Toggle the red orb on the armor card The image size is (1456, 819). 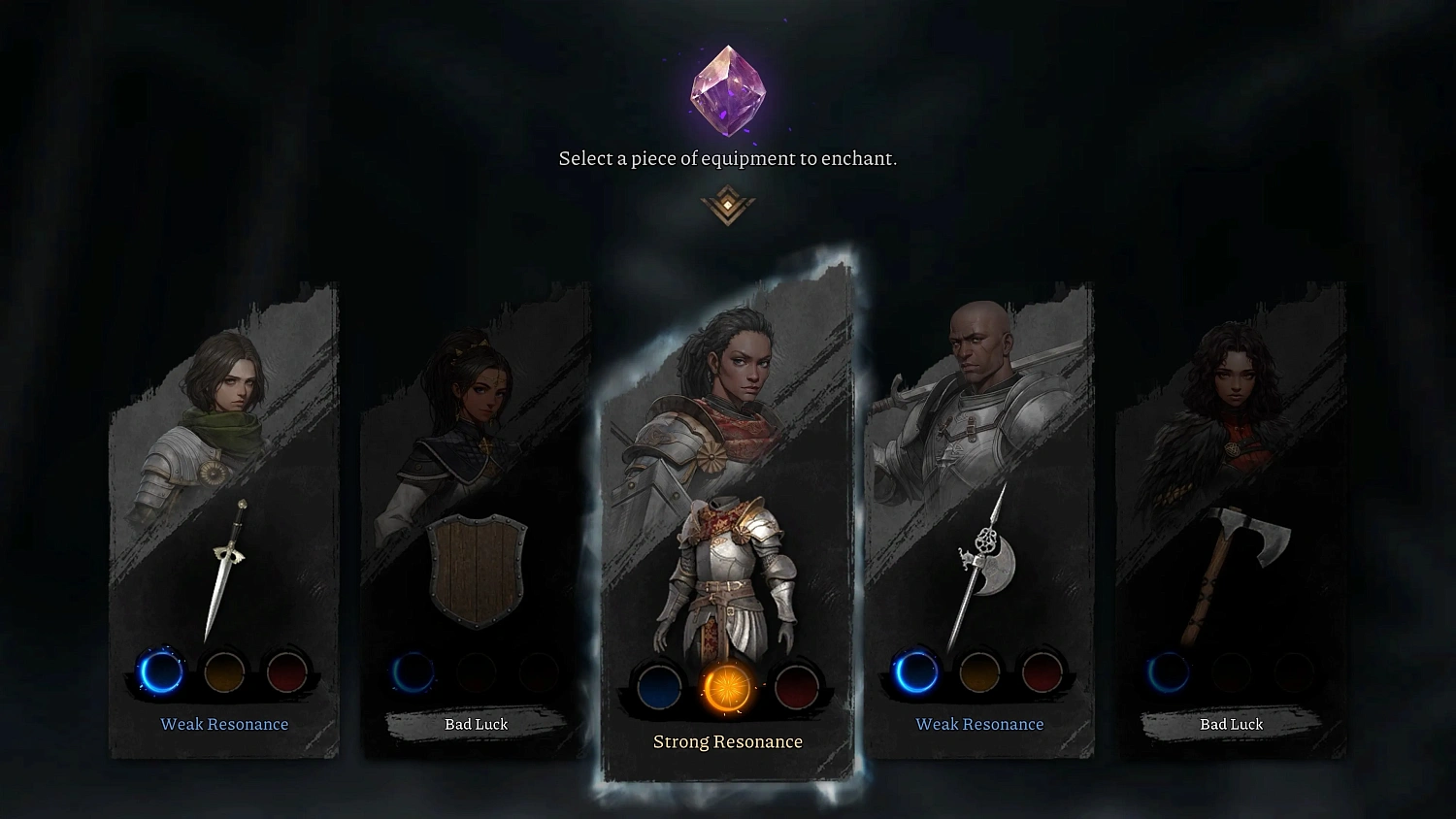pyautogui.click(x=796, y=687)
